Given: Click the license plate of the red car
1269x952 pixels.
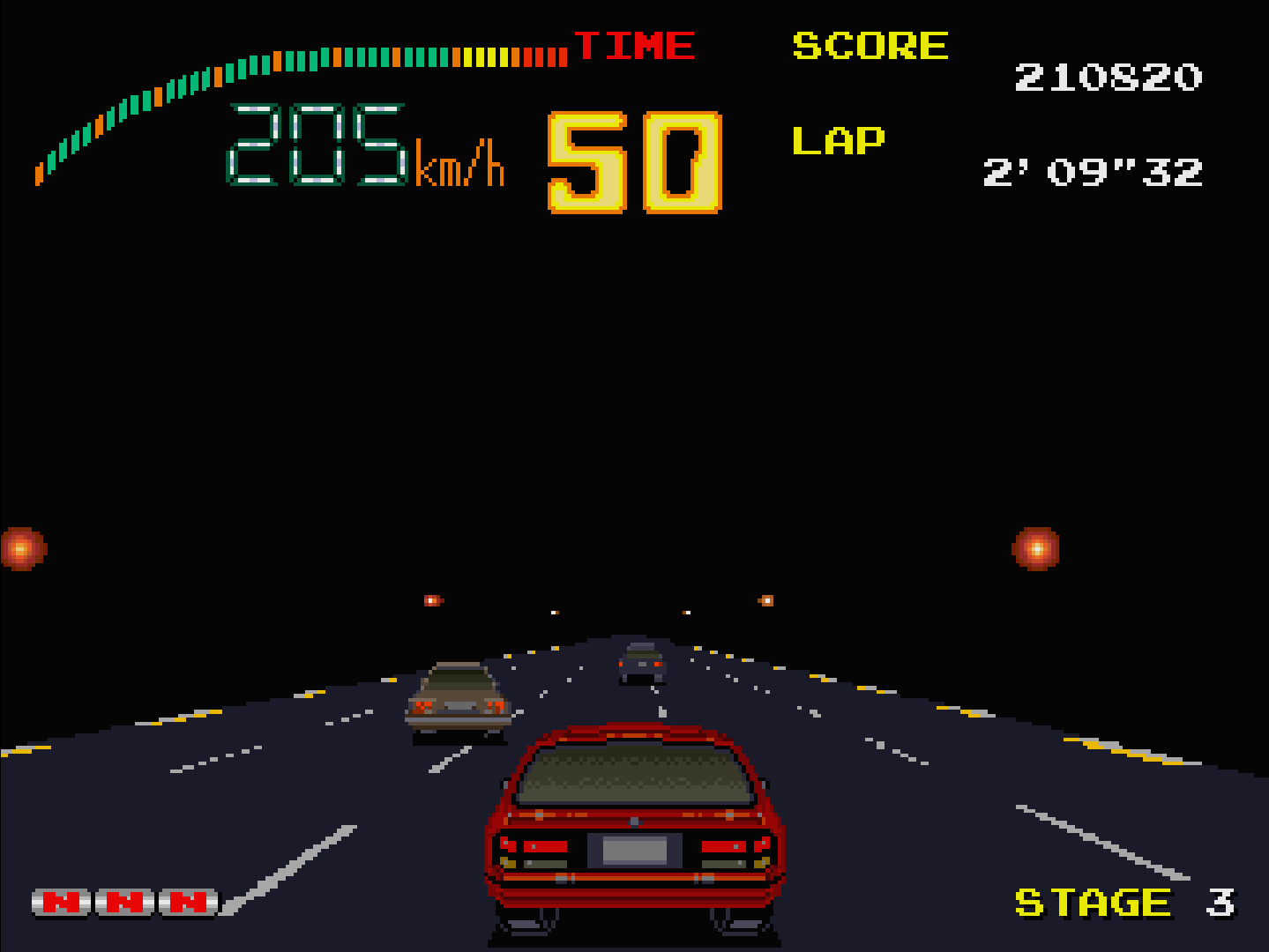Looking at the screenshot, I should coord(637,849).
